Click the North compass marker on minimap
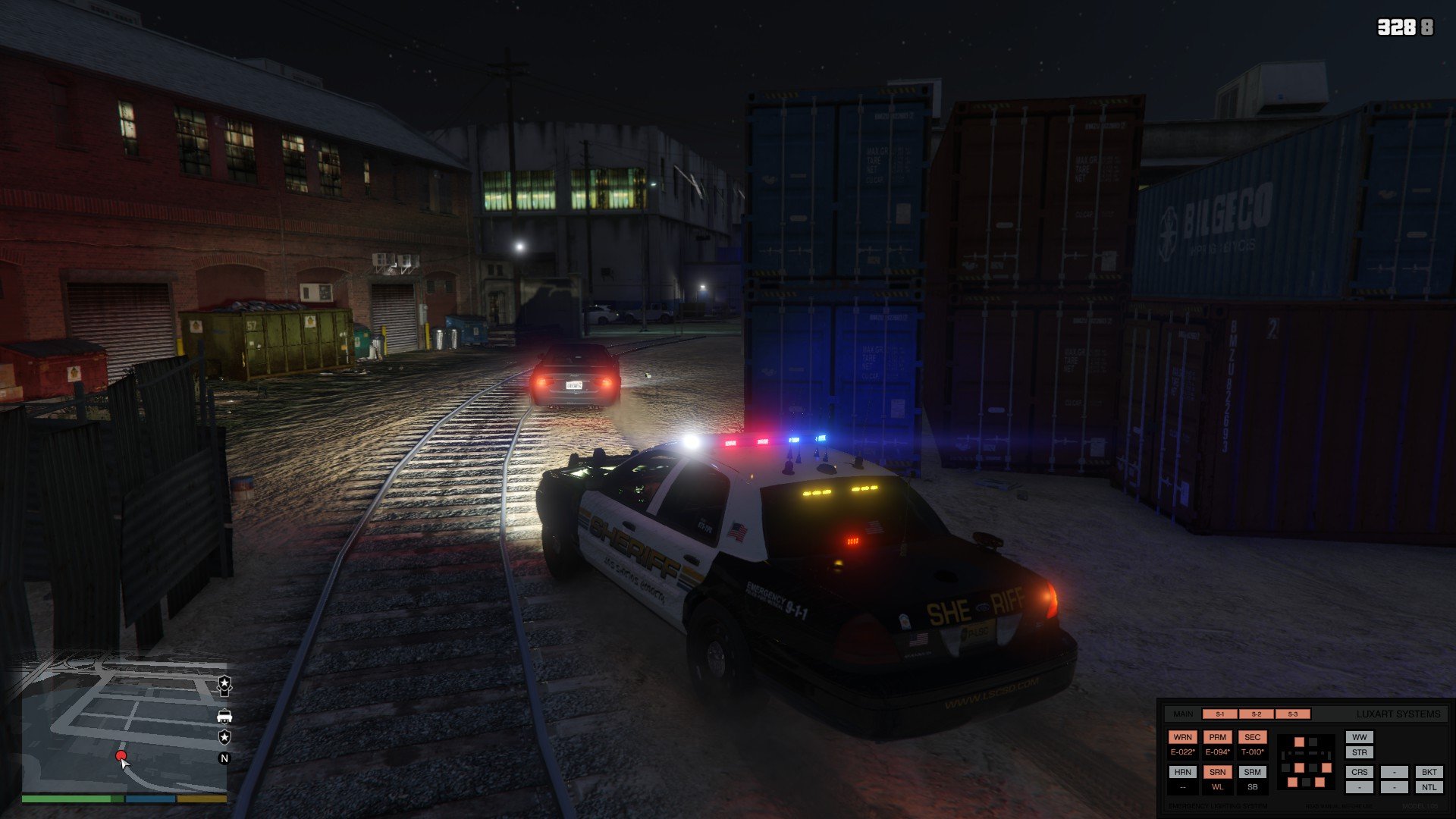 [x=224, y=758]
